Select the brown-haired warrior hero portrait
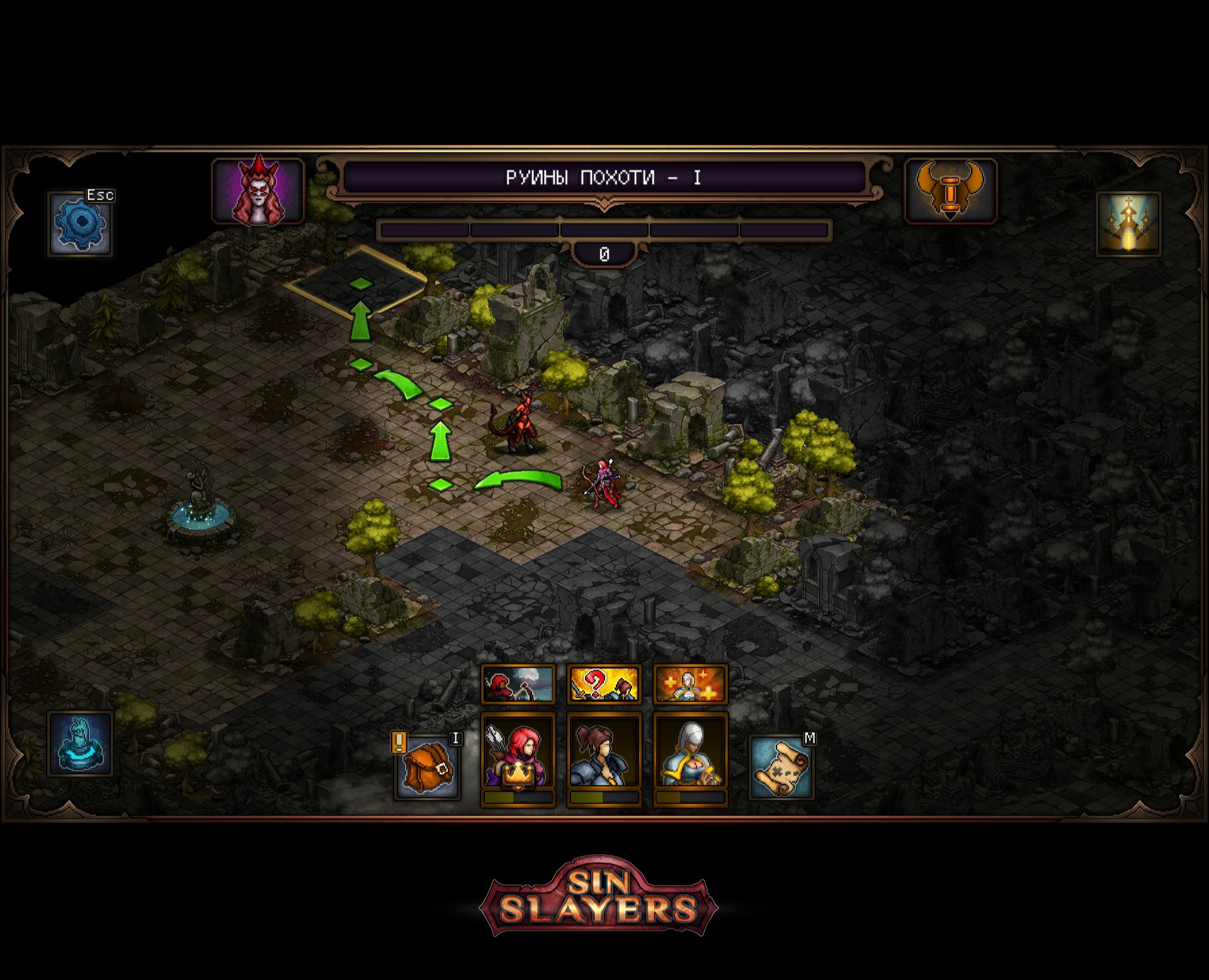This screenshot has width=1209, height=980. [604, 753]
